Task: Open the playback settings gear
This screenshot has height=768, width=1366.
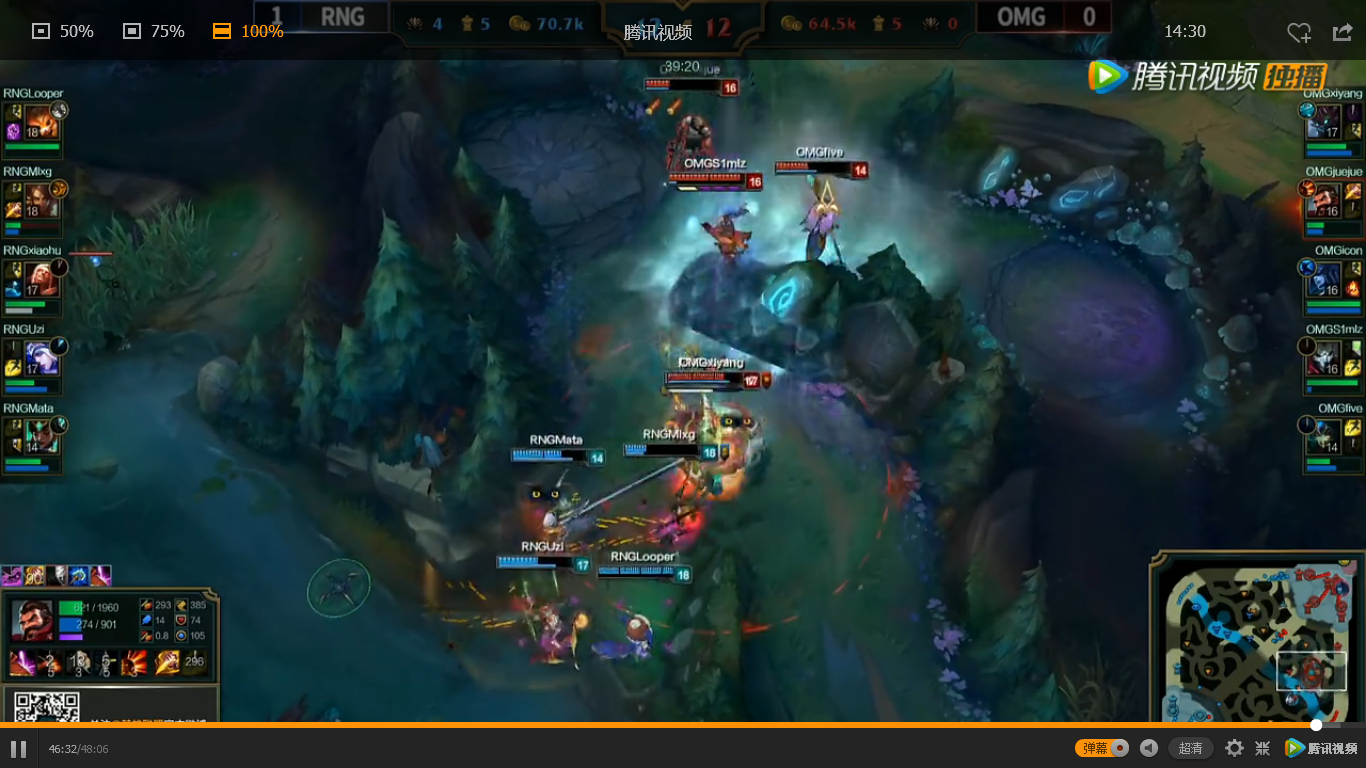Action: (1234, 747)
